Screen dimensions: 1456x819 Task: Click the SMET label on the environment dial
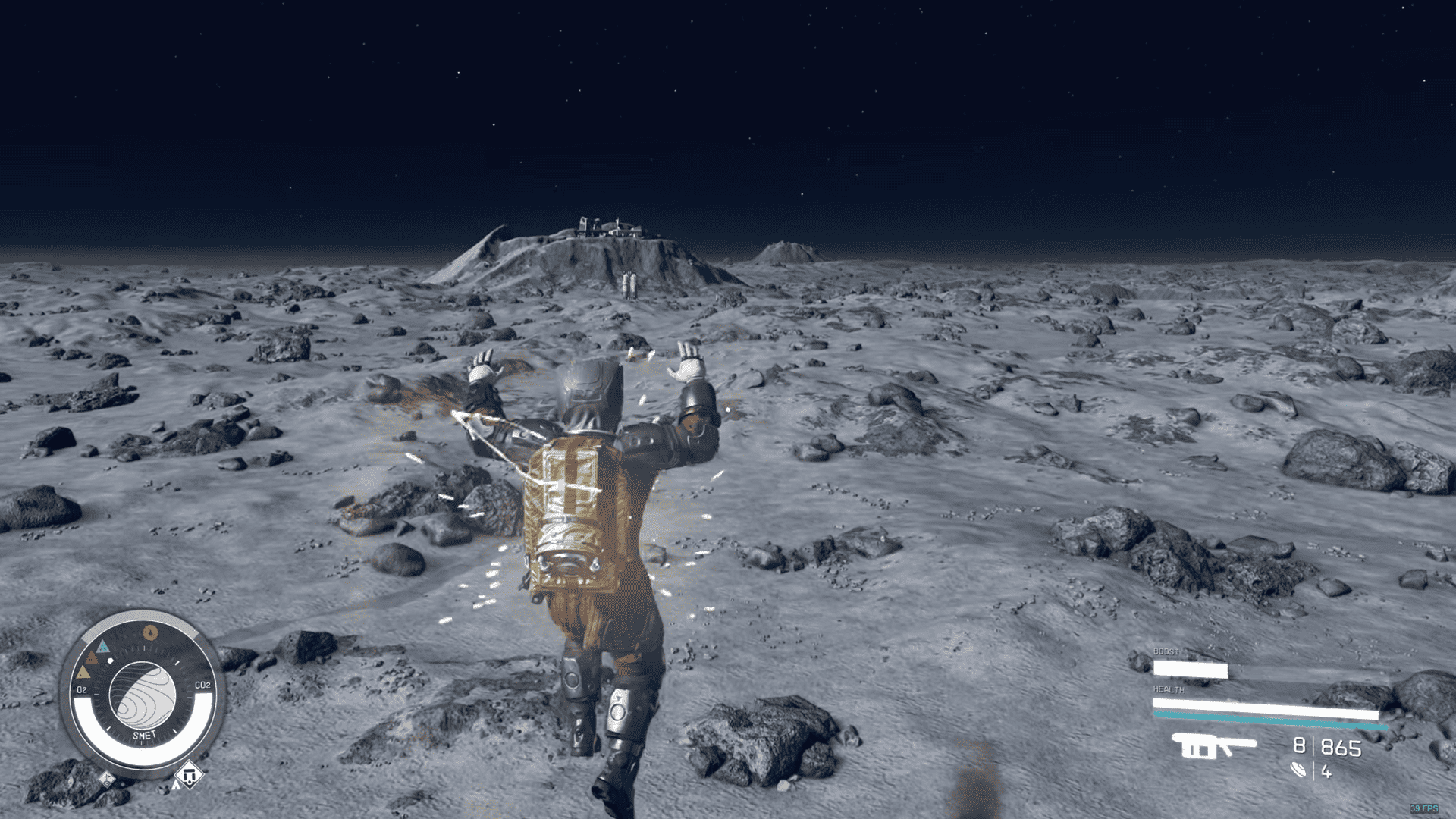[144, 735]
